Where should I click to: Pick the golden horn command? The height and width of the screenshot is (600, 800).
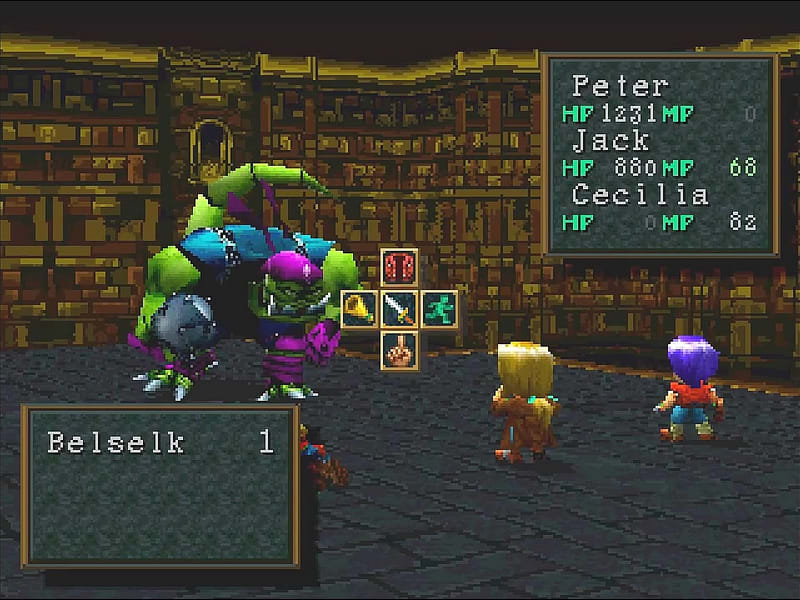360,307
